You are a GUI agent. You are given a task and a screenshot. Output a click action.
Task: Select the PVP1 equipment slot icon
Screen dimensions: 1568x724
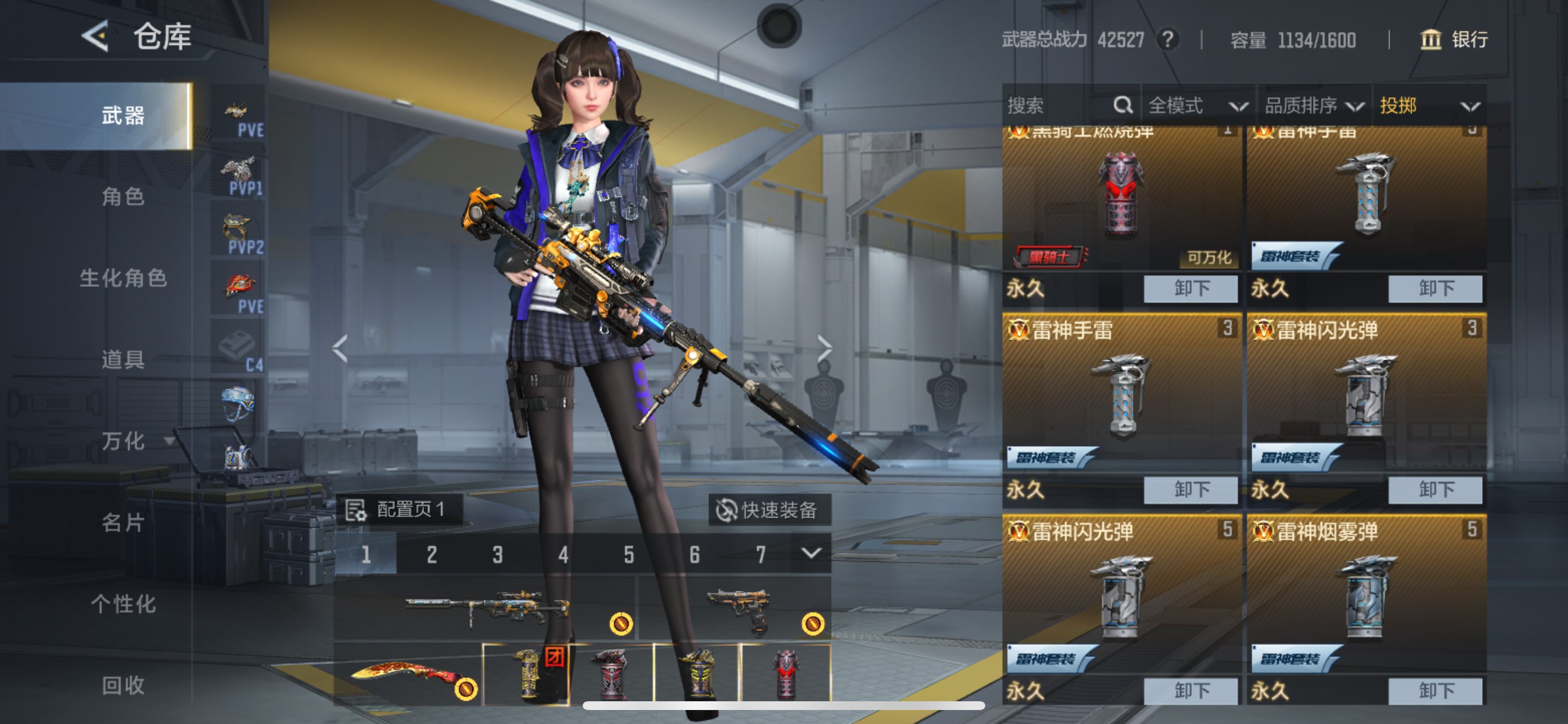(239, 173)
